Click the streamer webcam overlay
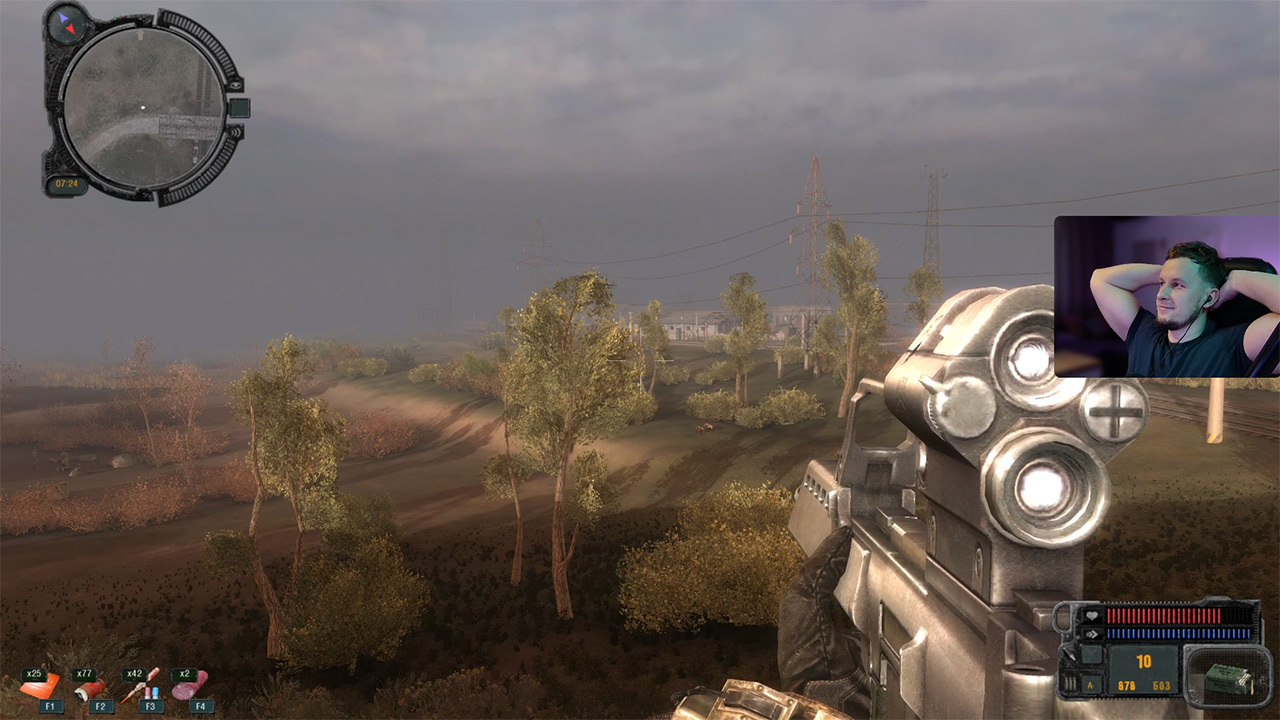The image size is (1280, 720). tap(1166, 296)
